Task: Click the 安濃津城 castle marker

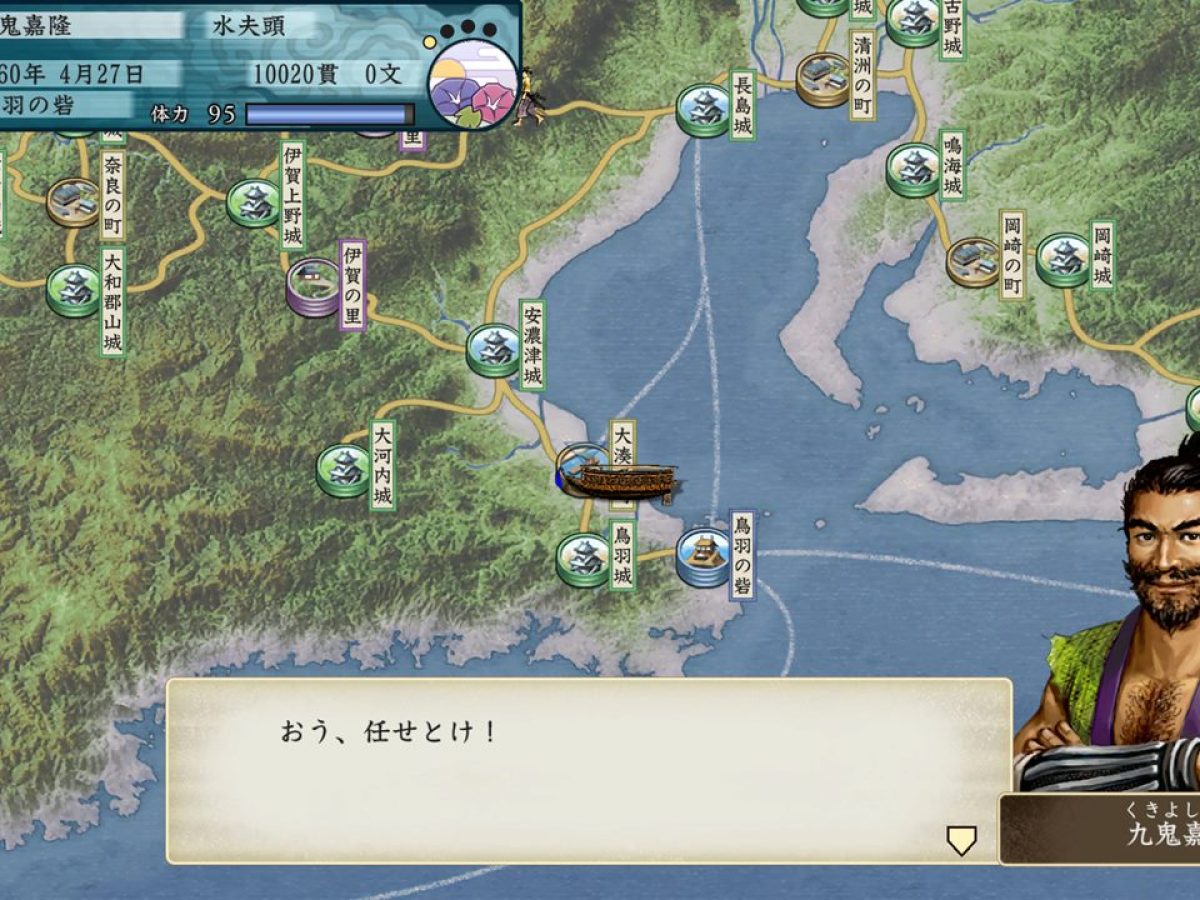Action: coord(493,349)
